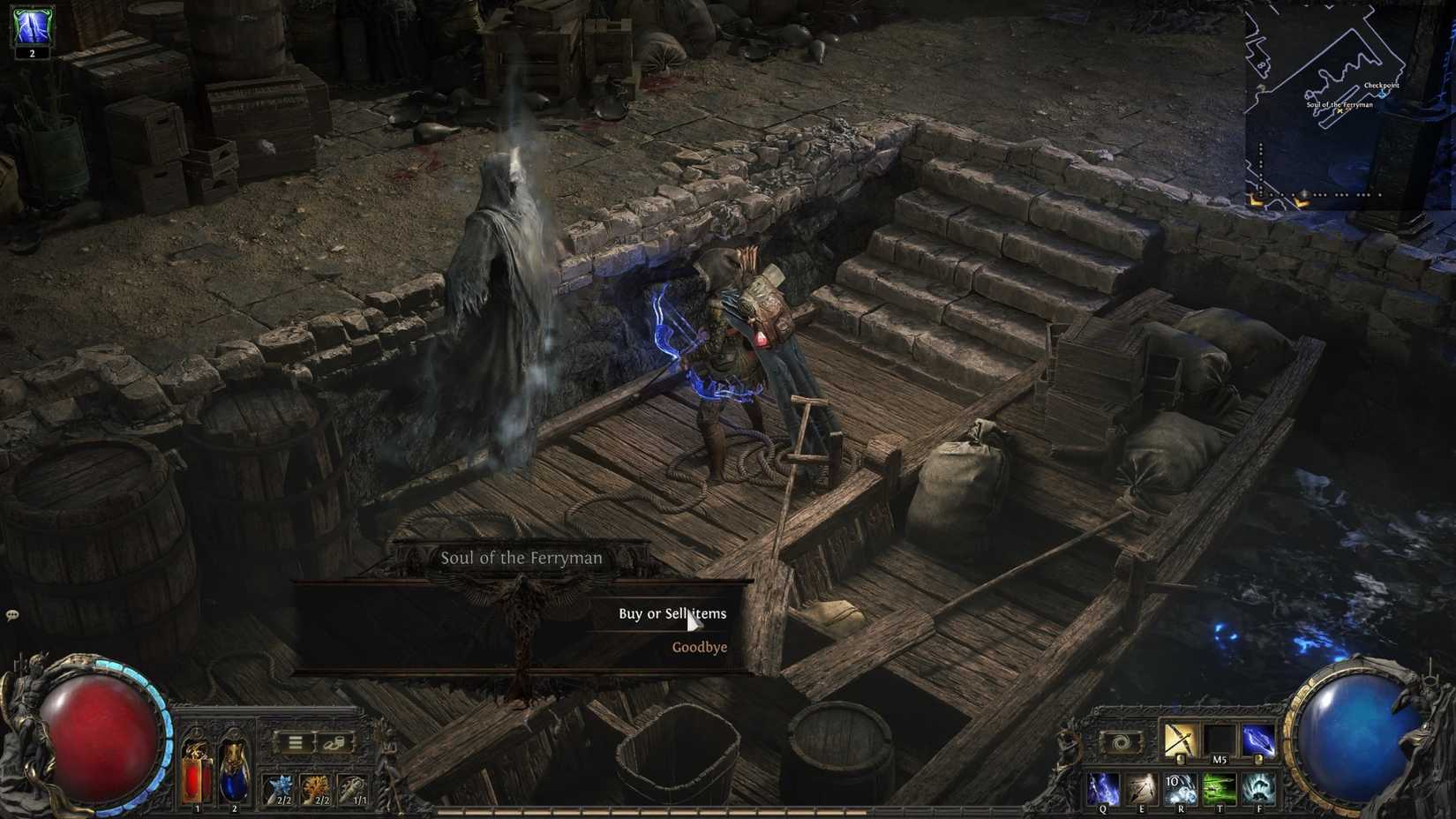
Task: Open the waypoint portal scroll icon
Action: click(1120, 742)
